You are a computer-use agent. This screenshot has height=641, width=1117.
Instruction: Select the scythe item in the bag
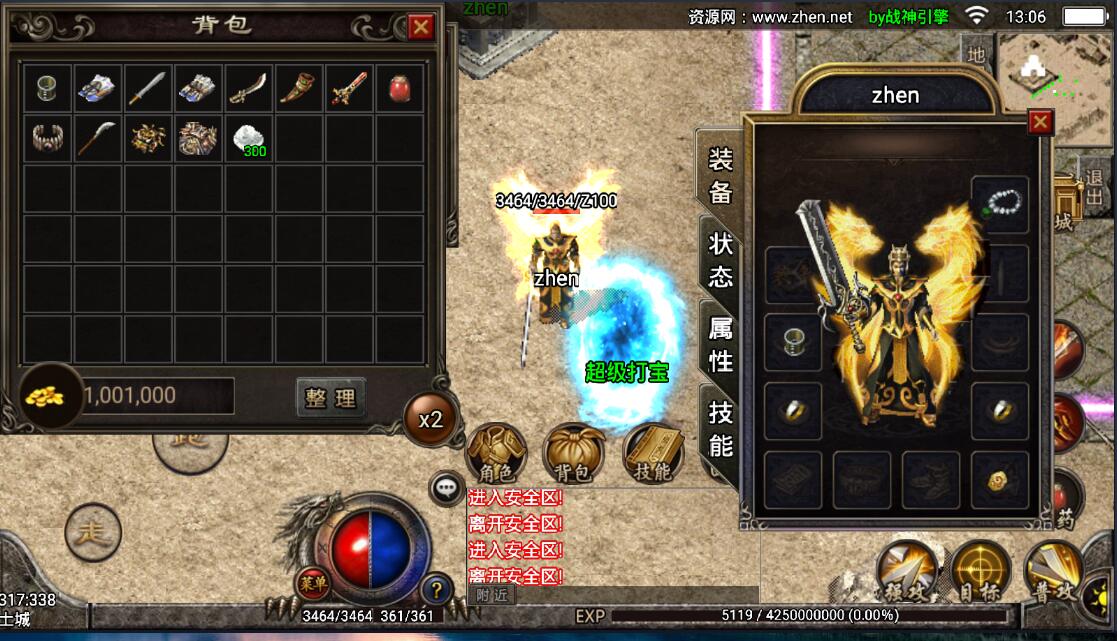(97, 138)
